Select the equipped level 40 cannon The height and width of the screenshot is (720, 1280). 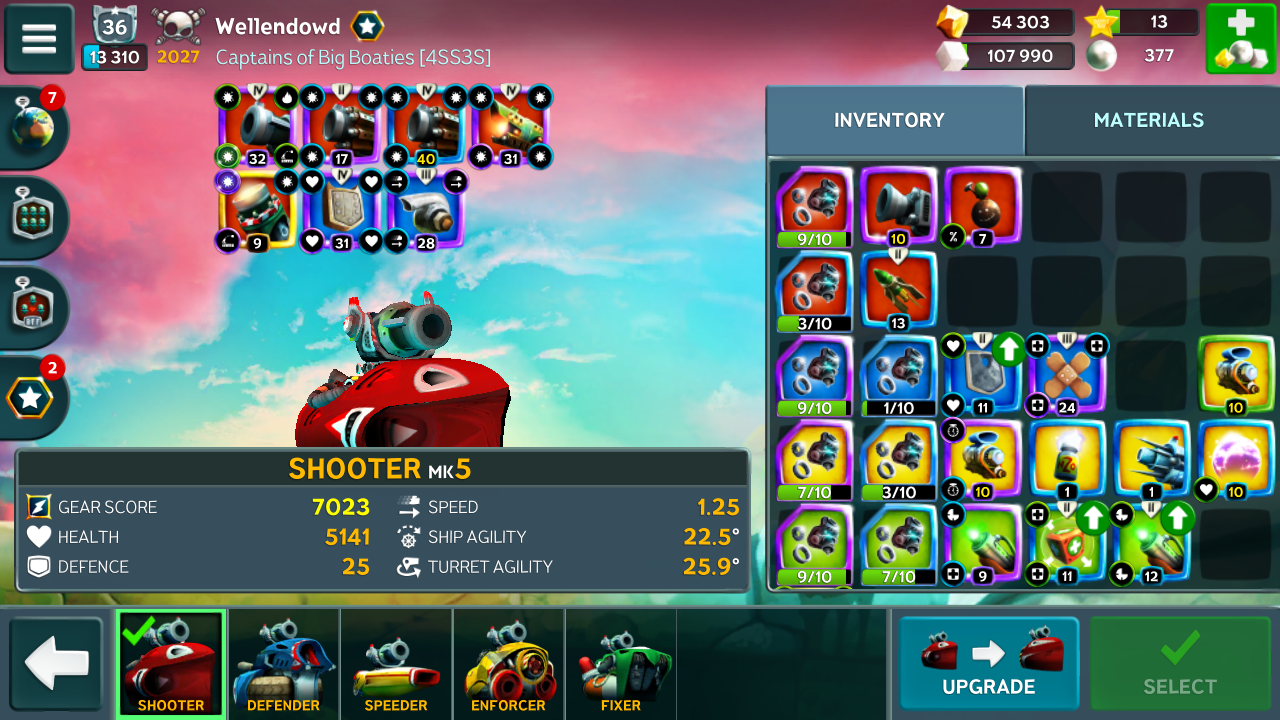click(427, 126)
